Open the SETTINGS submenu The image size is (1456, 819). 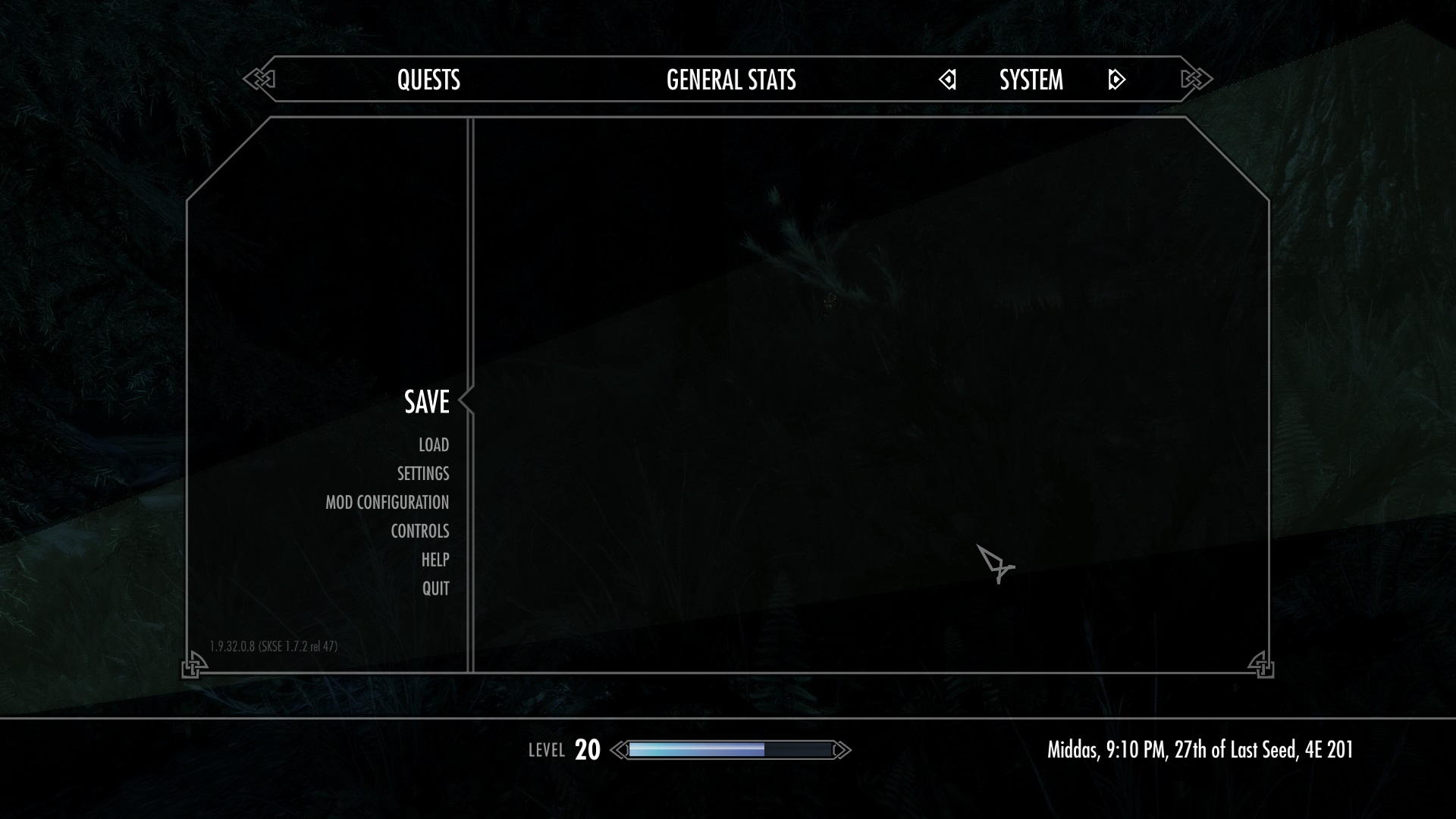pyautogui.click(x=422, y=473)
